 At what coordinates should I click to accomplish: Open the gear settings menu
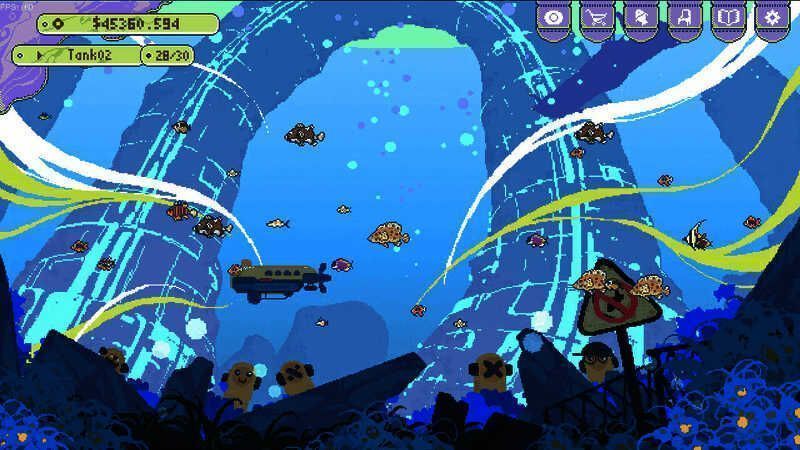(x=771, y=18)
